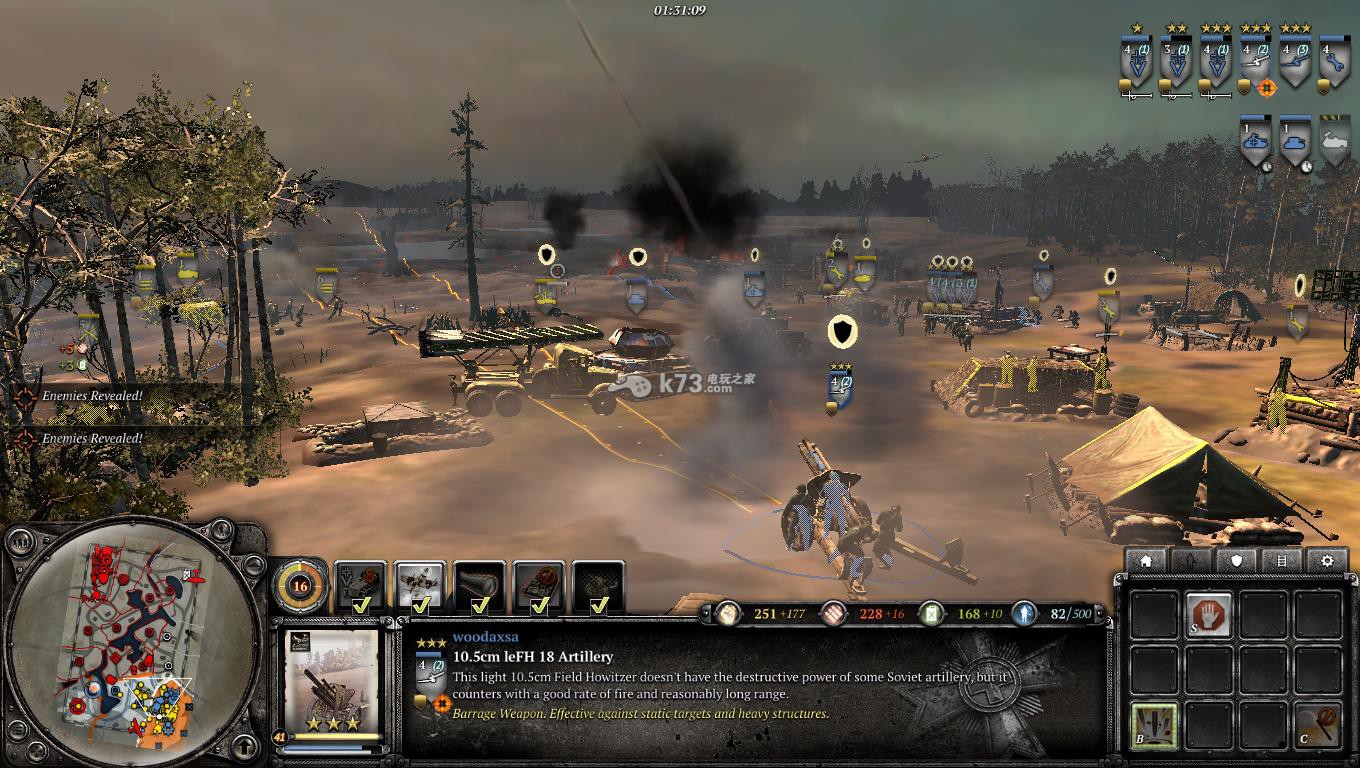Open the home tab in command panel
1360x768 pixels.
coord(1146,561)
